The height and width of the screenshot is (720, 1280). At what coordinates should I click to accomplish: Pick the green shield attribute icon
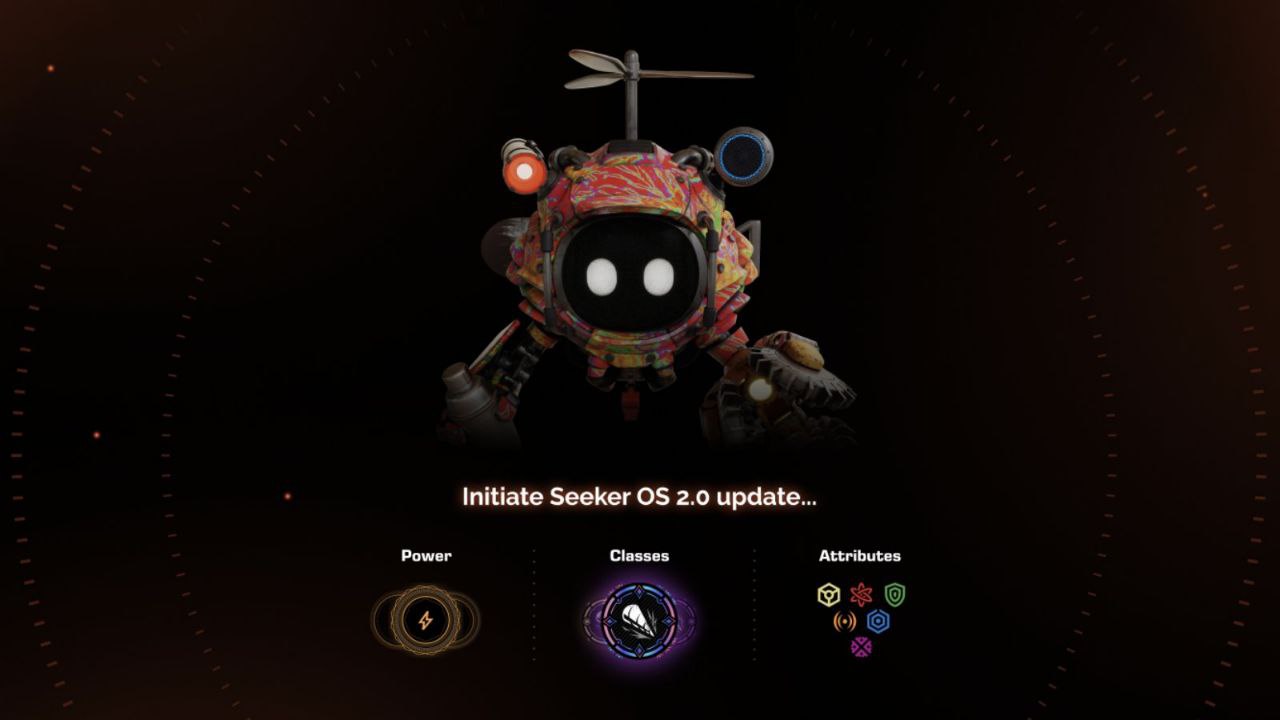(894, 596)
